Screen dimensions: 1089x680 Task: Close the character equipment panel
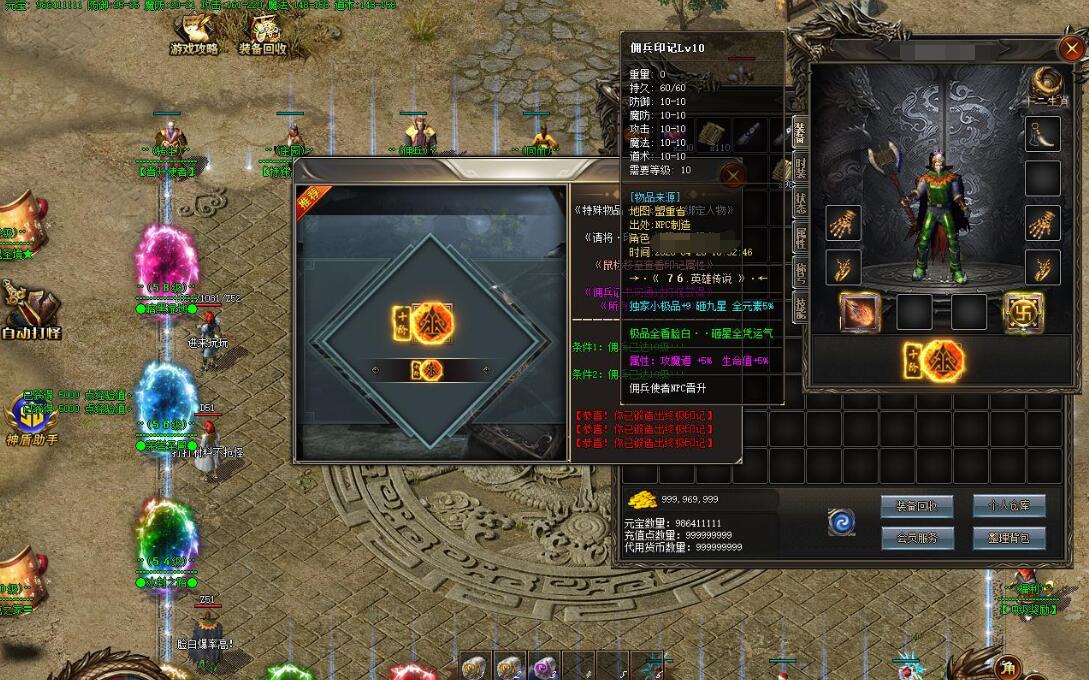tap(1070, 47)
